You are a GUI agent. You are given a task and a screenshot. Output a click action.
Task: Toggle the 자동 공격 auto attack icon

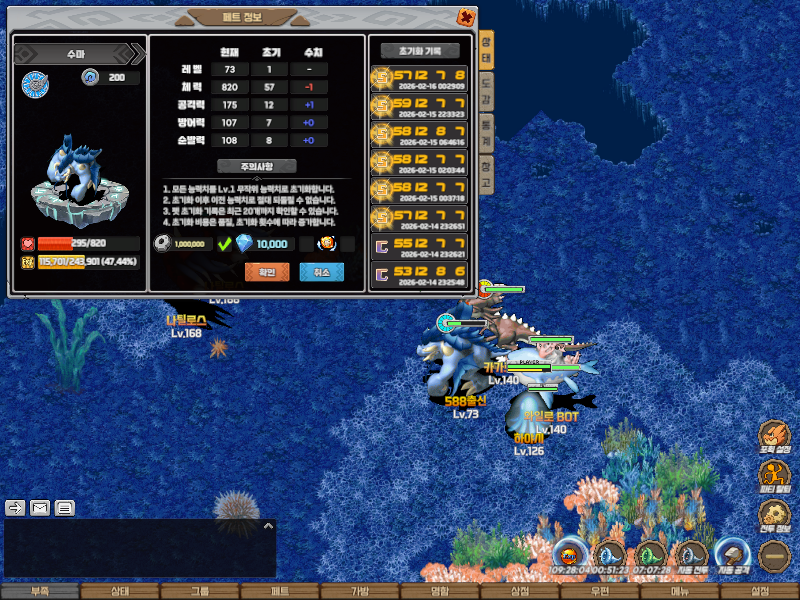pyautogui.click(x=731, y=555)
